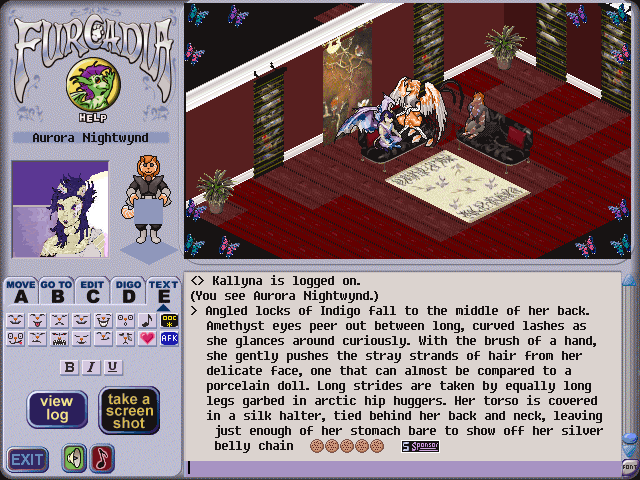The height and width of the screenshot is (480, 640).
Task: Select the DIGO D tab
Action: 128,291
